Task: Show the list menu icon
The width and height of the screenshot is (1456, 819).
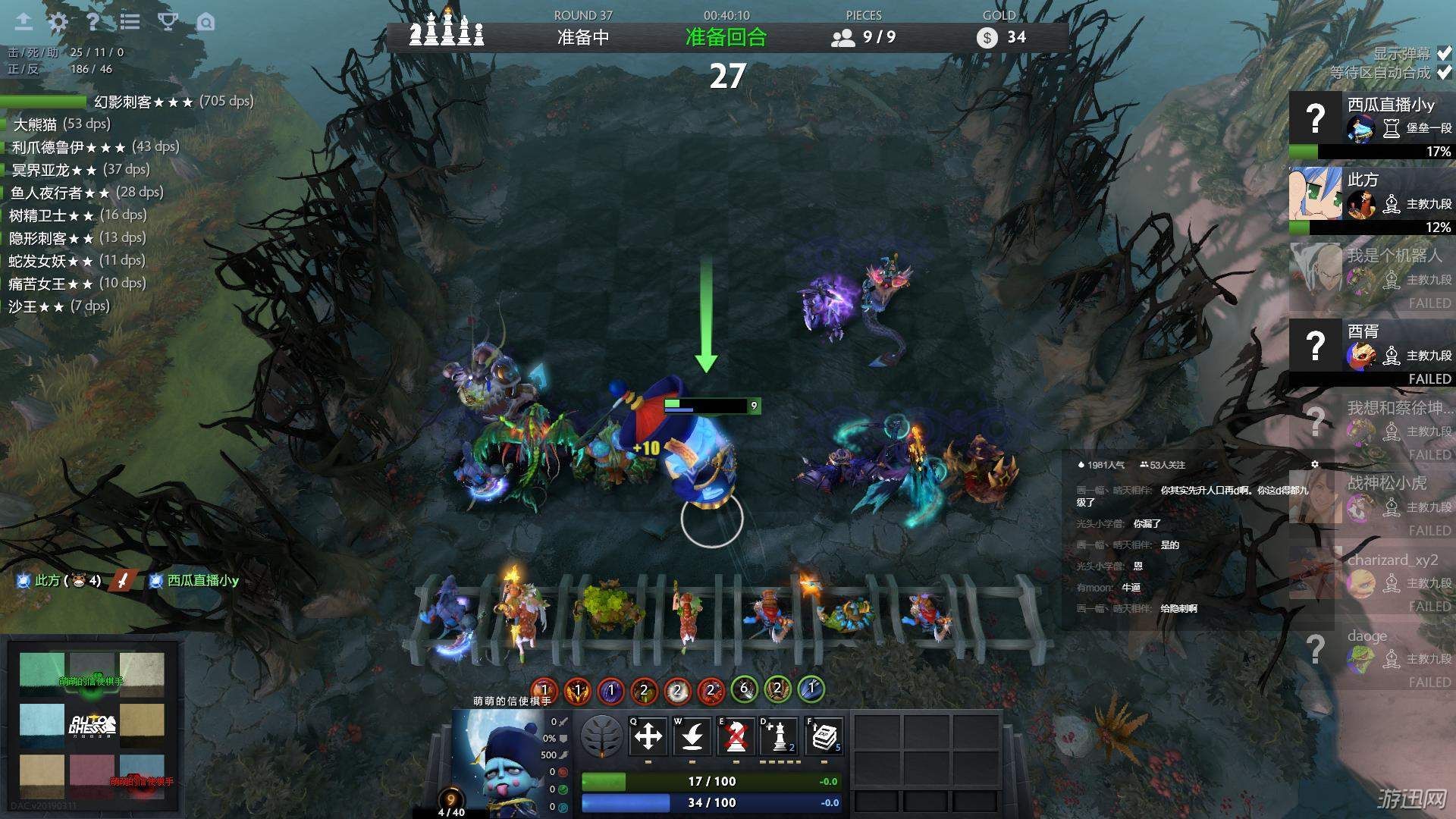Action: pos(130,22)
